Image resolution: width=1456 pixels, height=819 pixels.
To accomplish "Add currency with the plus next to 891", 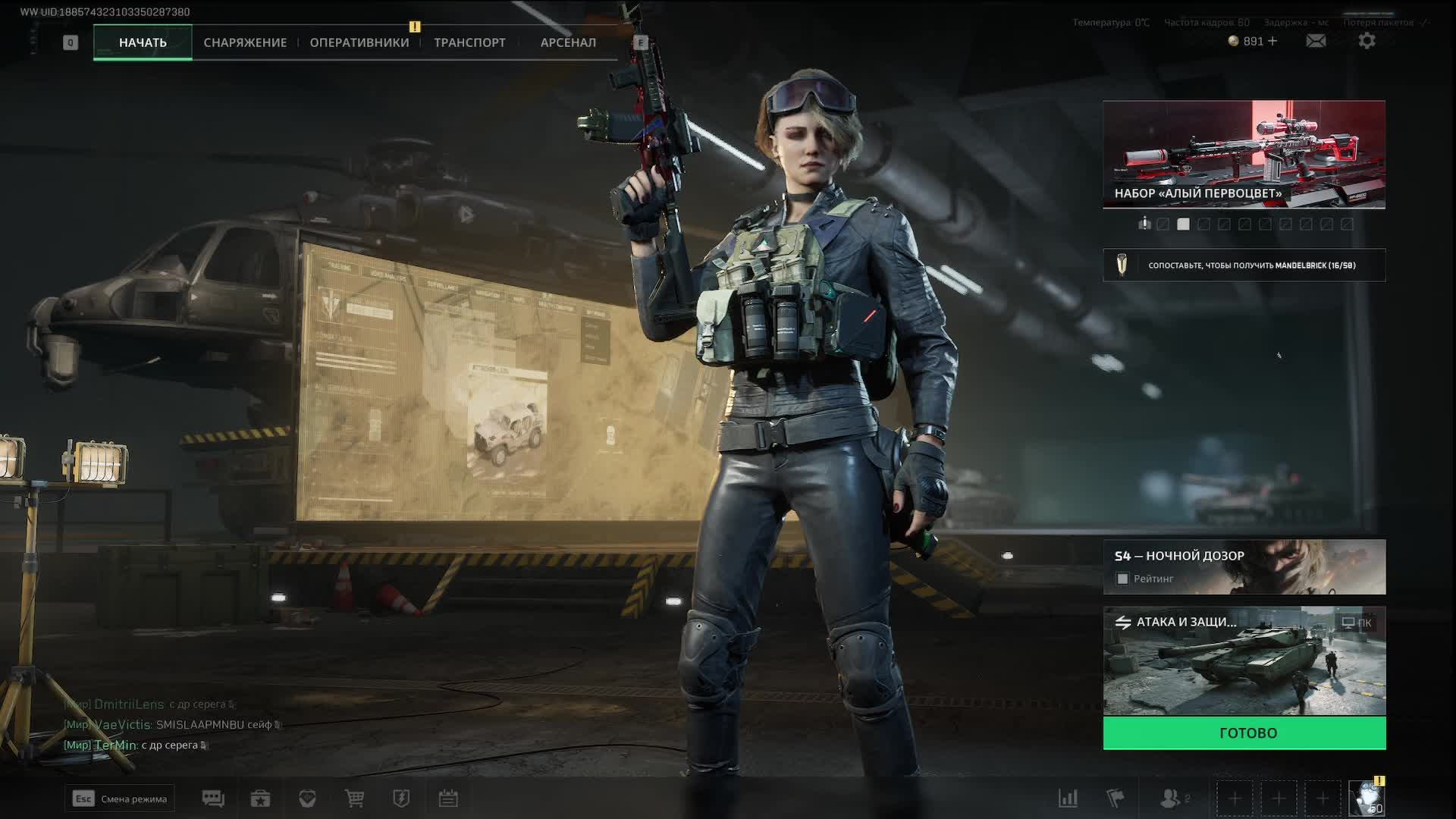I will pyautogui.click(x=1272, y=41).
